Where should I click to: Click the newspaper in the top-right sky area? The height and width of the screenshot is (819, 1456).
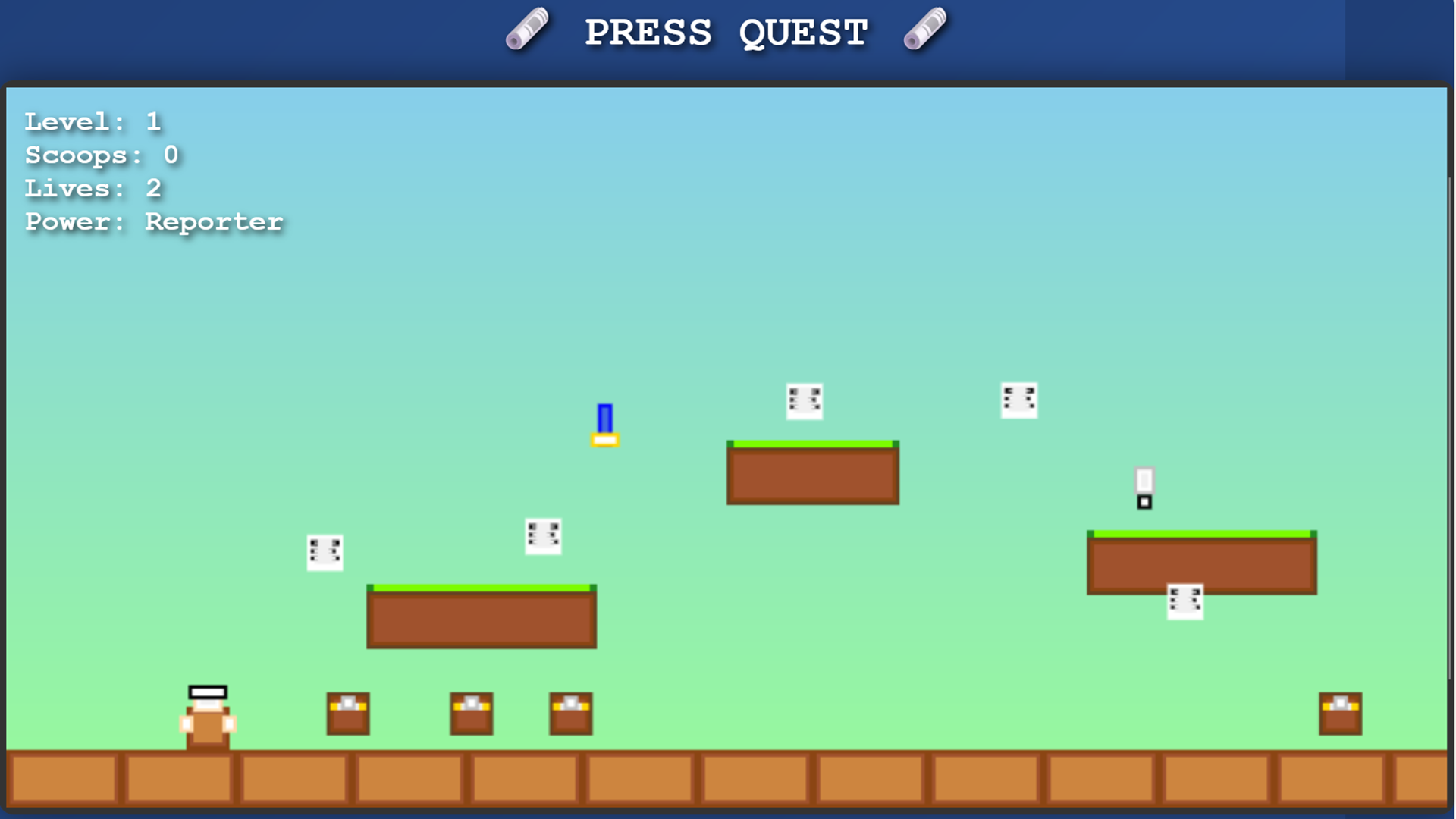tap(1019, 400)
